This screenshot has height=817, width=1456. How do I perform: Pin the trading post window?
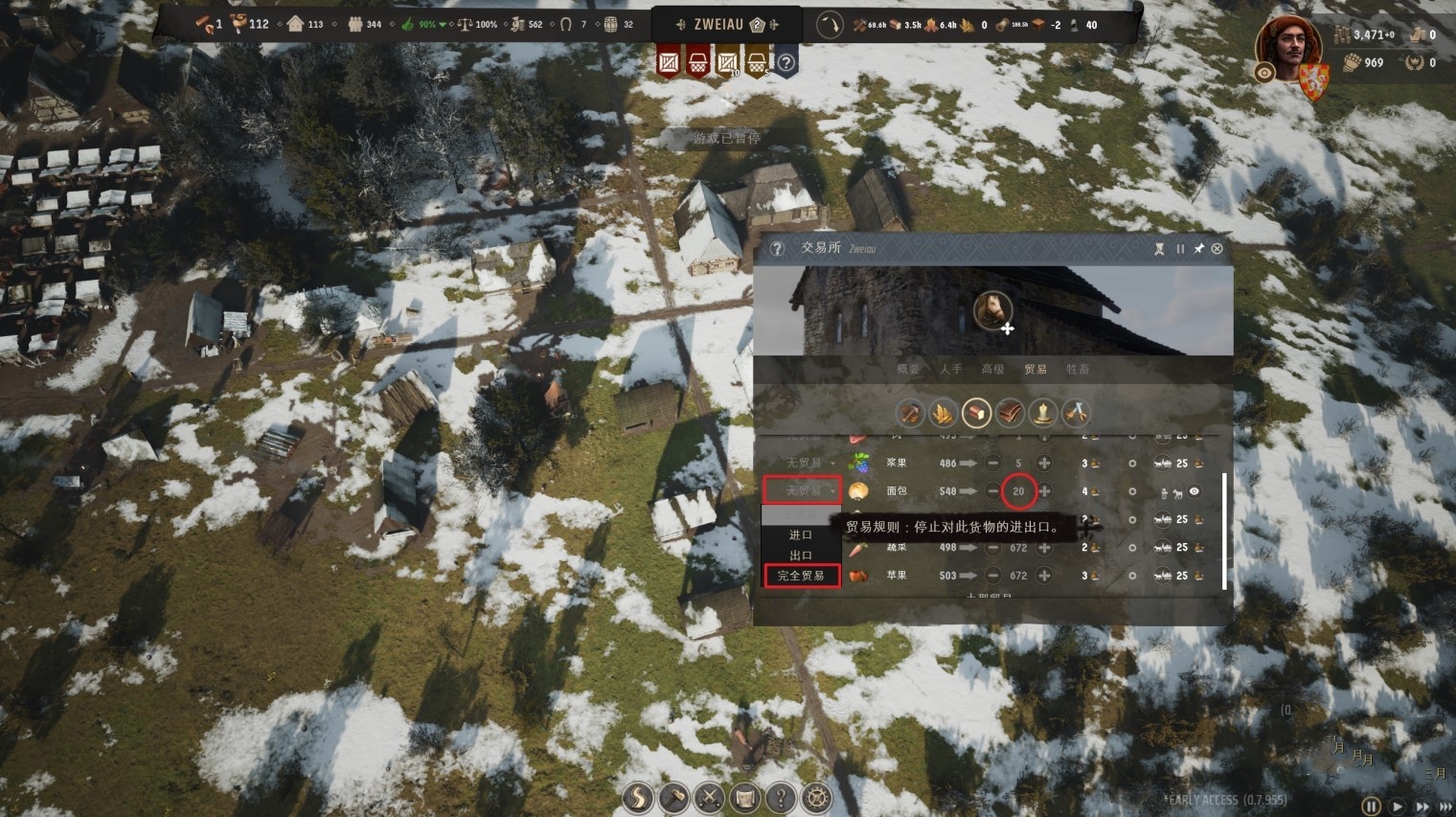(1198, 249)
